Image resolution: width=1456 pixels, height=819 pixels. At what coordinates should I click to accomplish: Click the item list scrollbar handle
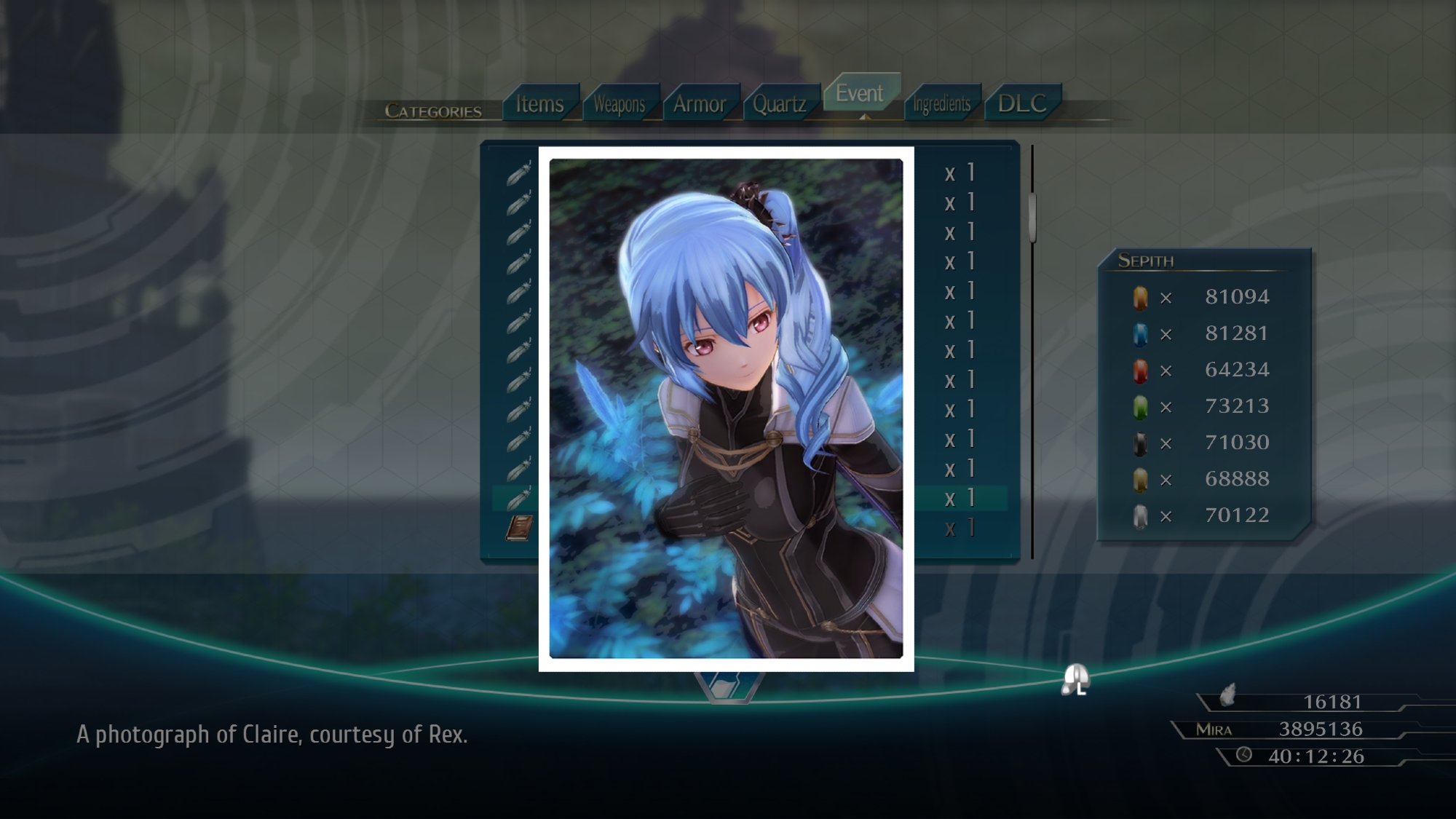tap(1032, 217)
